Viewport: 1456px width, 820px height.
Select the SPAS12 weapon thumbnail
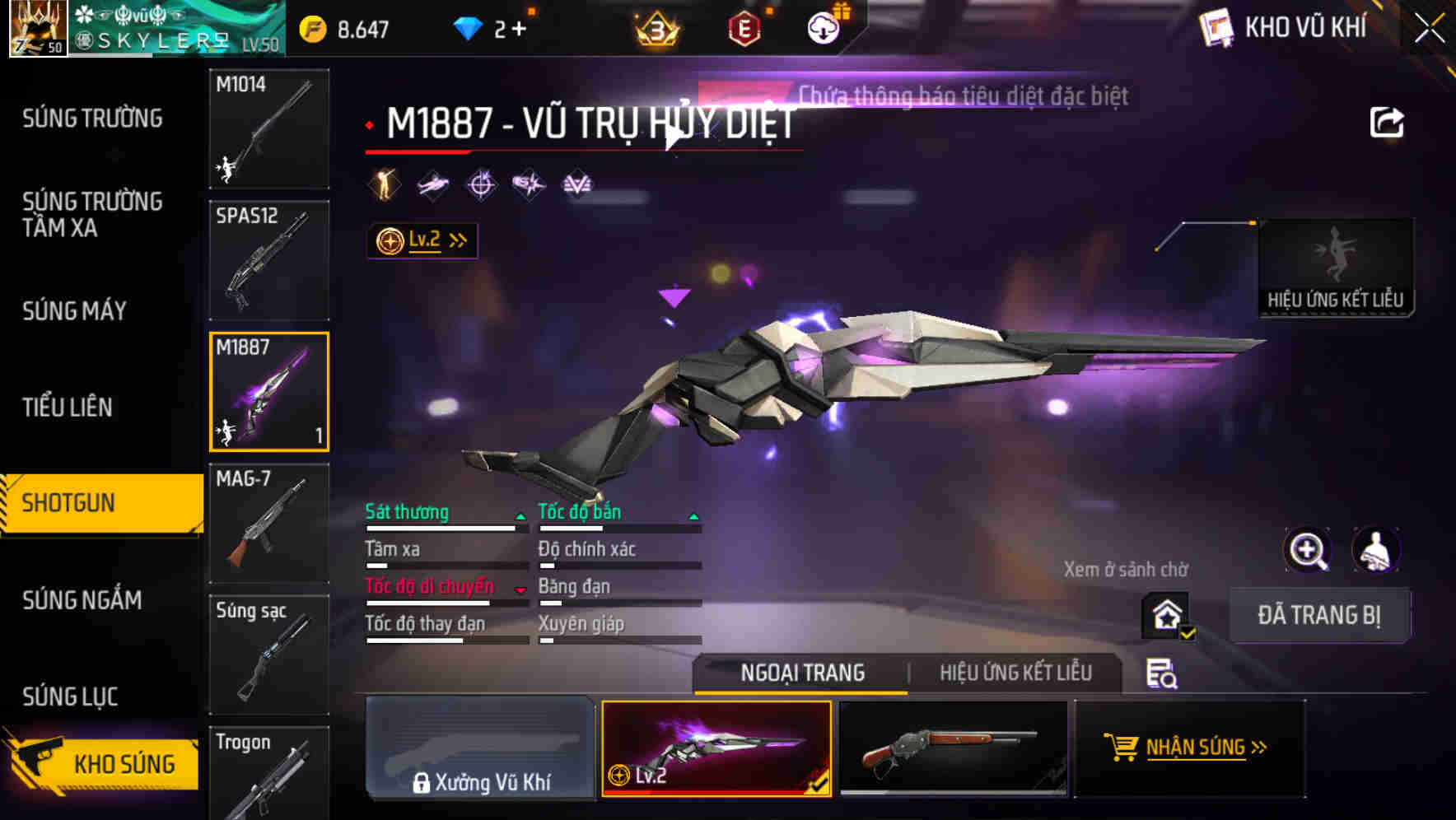[268, 260]
